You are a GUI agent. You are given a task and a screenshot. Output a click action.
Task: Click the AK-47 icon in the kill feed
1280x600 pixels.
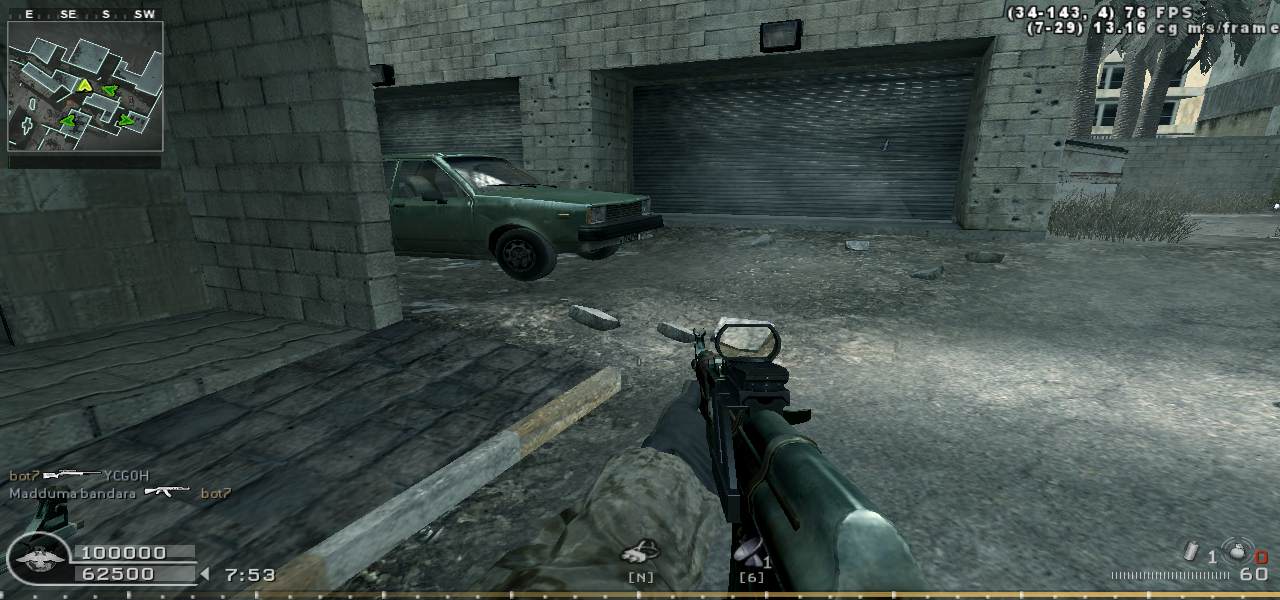(167, 492)
